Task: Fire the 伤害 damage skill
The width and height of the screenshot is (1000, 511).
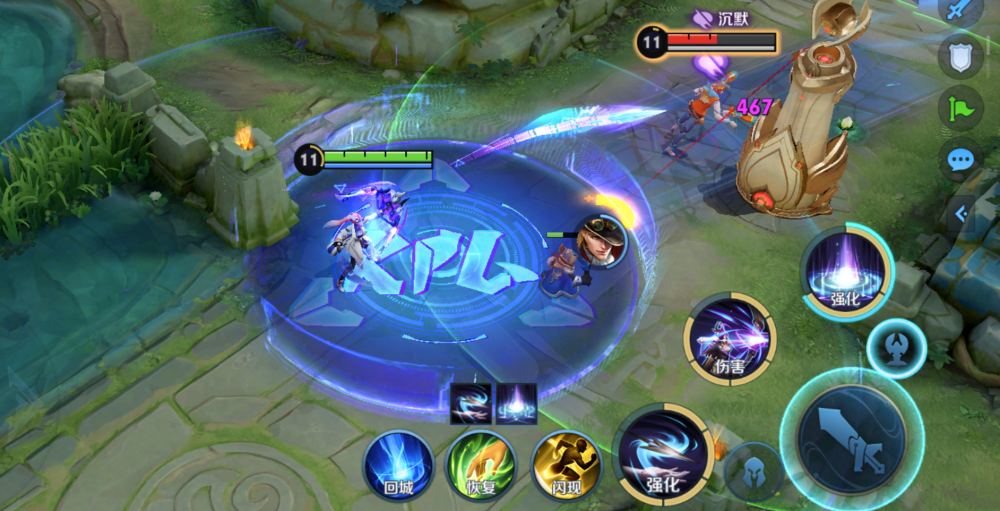Action: pos(731,340)
